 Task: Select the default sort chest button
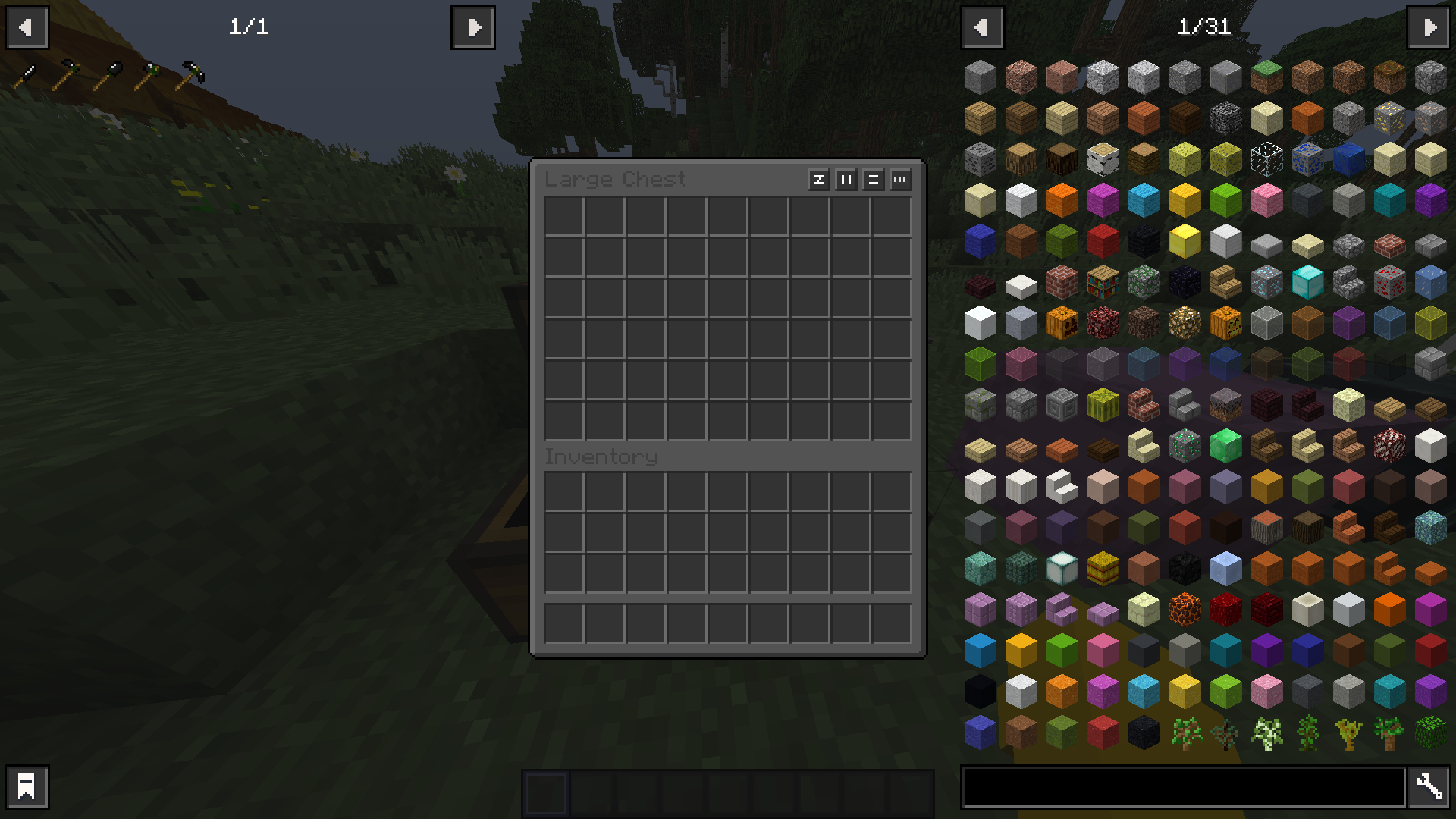click(x=818, y=180)
